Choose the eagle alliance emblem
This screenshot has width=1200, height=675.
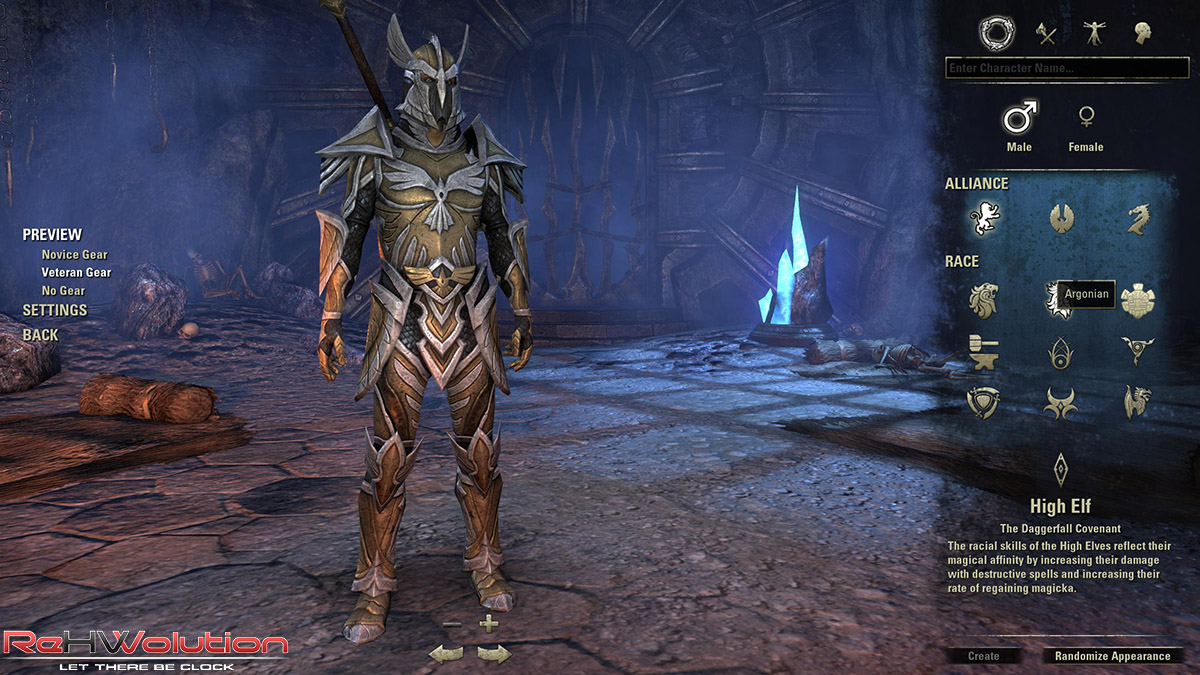(x=1061, y=218)
